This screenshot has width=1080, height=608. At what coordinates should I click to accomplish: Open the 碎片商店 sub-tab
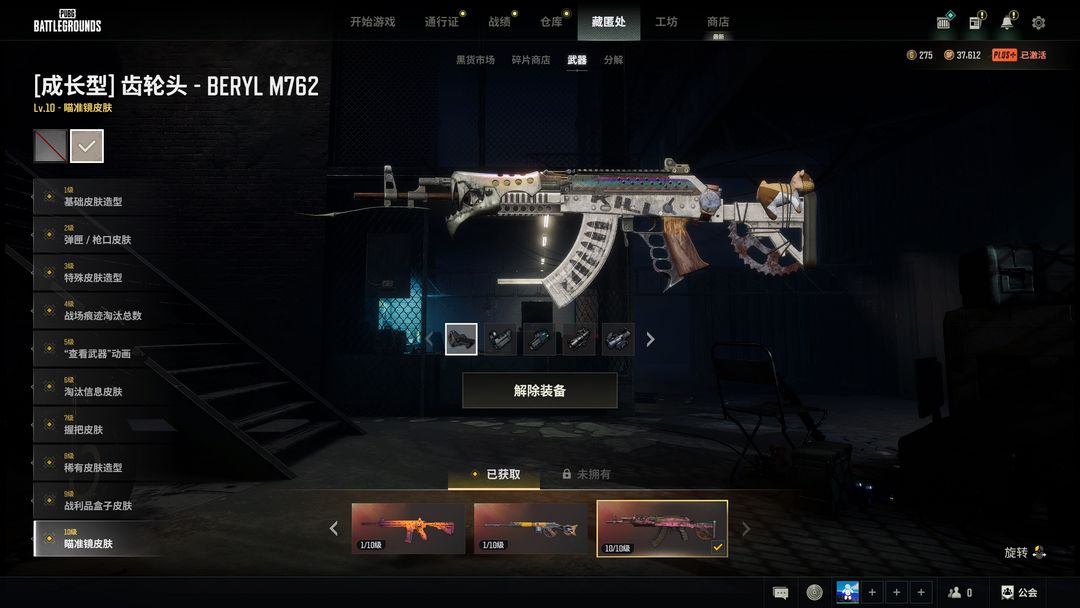pos(531,60)
